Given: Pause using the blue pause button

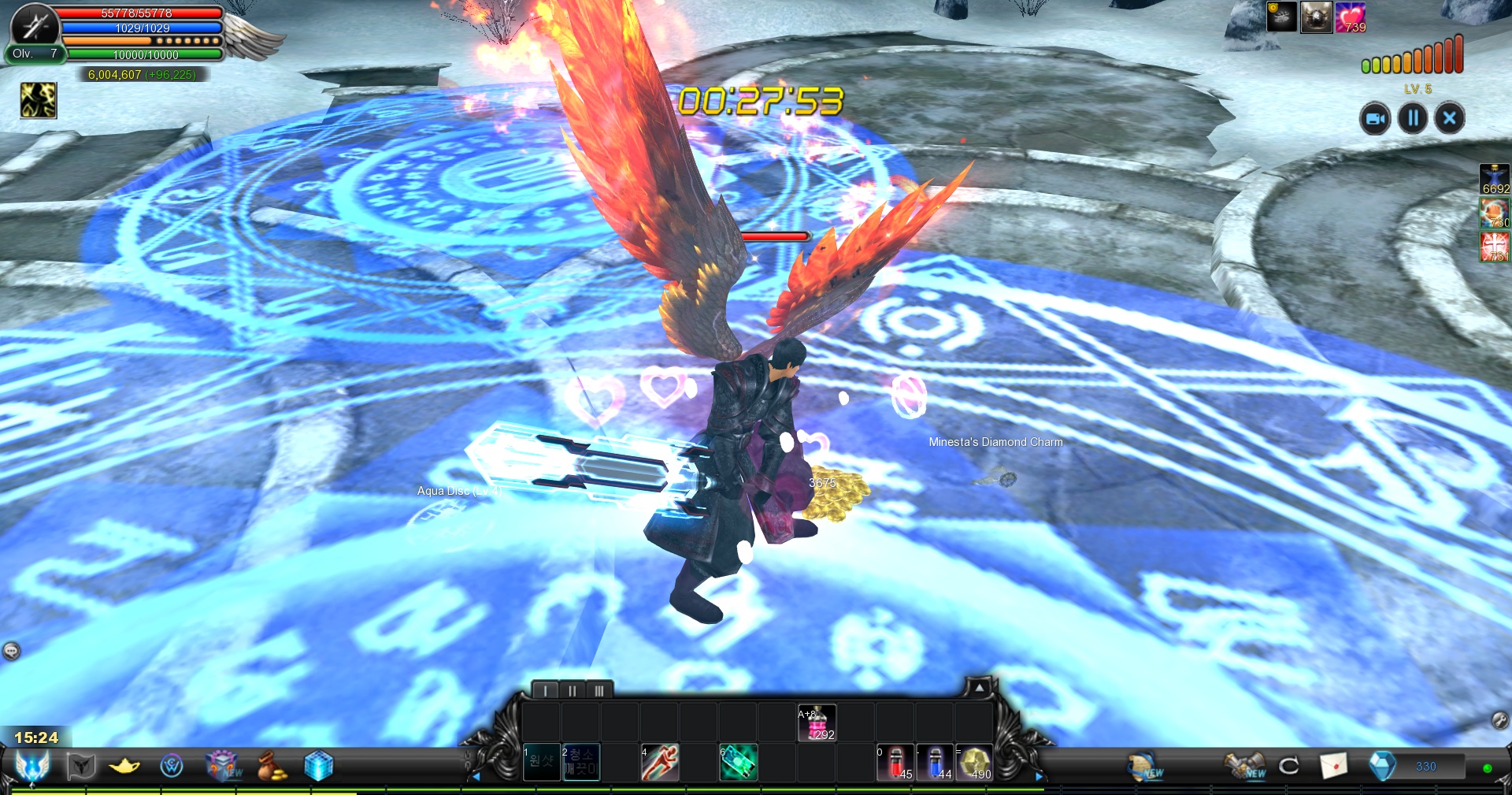Looking at the screenshot, I should pyautogui.click(x=1413, y=119).
